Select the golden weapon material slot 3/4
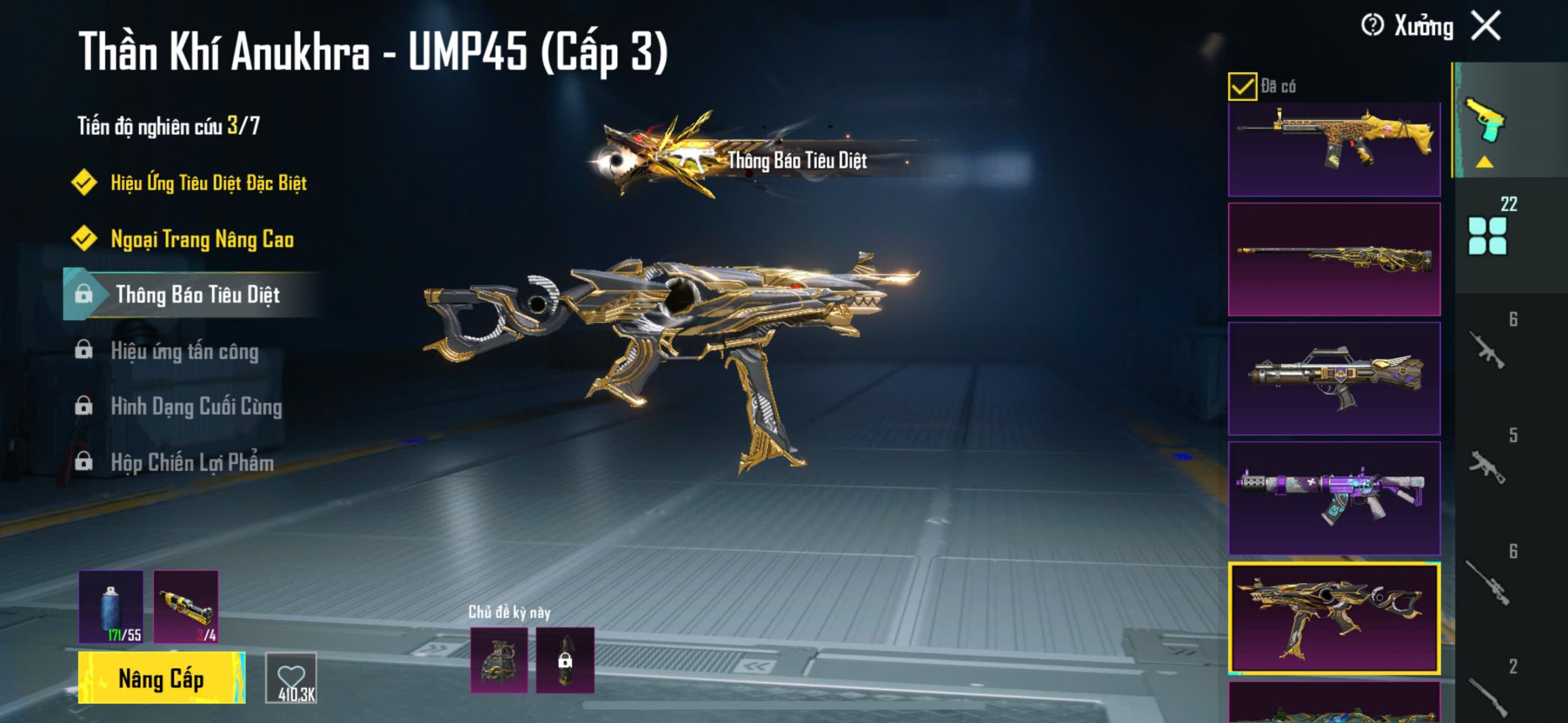This screenshot has height=723, width=1568. 186,606
